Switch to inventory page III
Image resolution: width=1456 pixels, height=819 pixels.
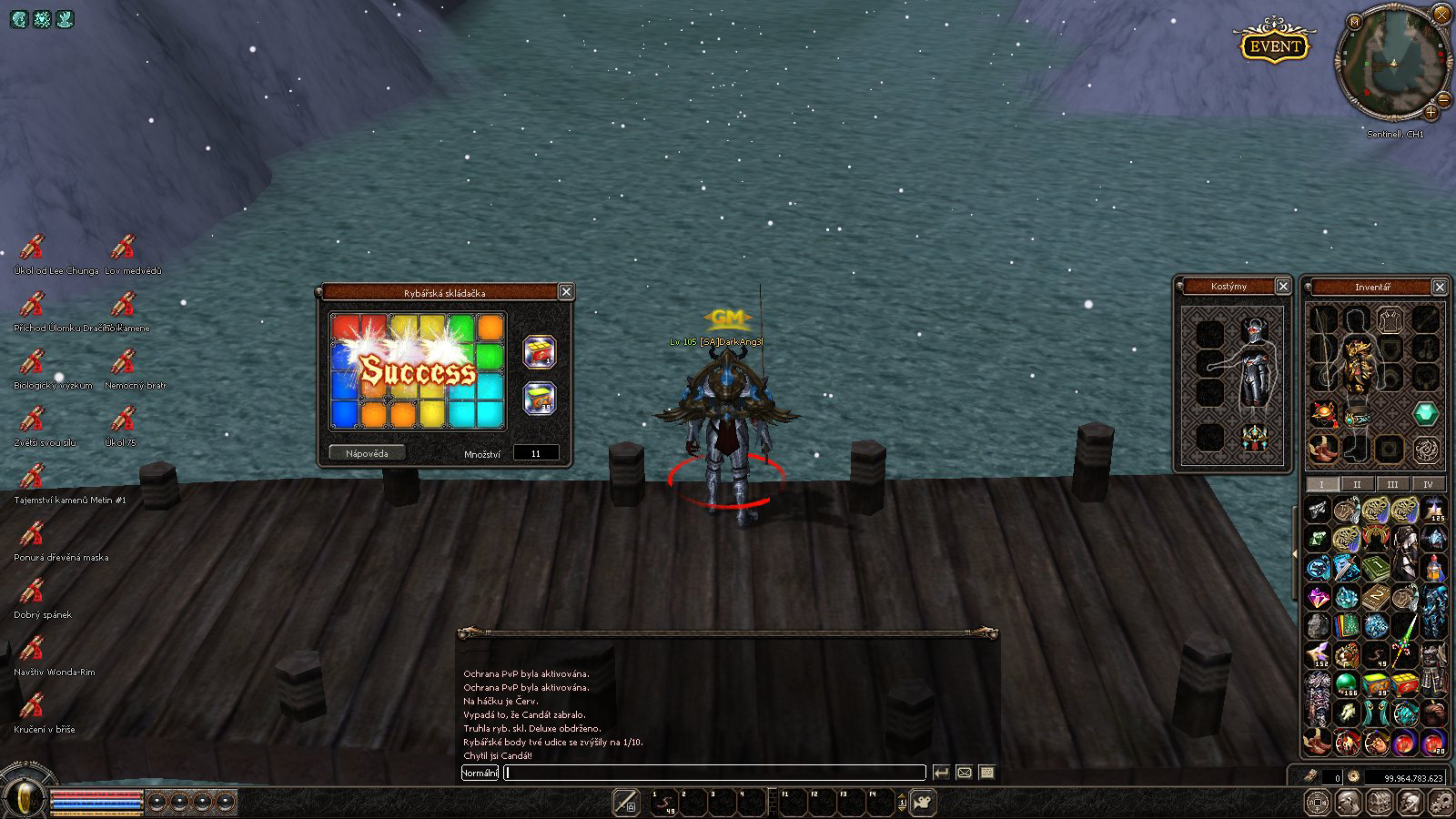point(1392,484)
